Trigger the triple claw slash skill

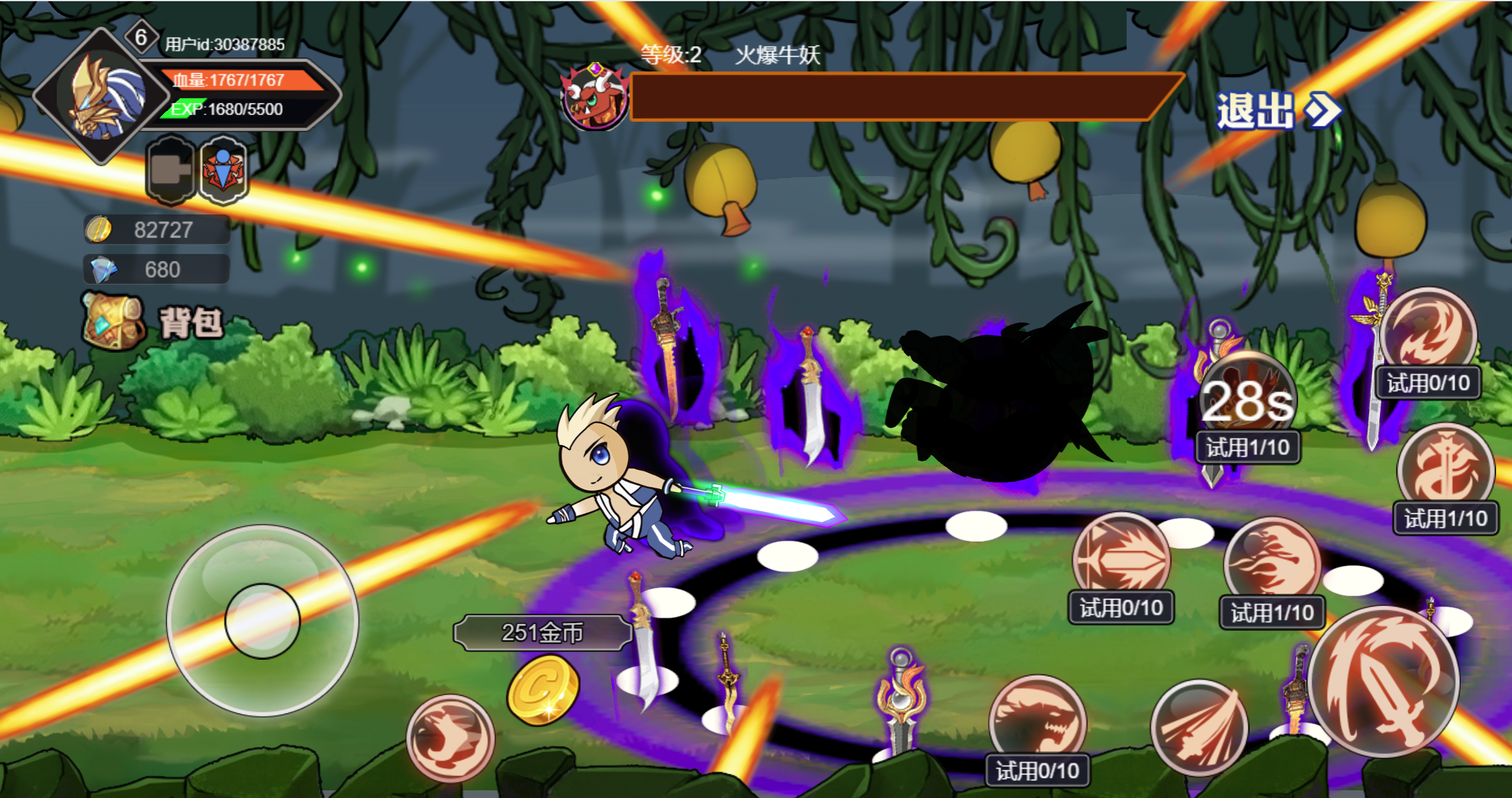click(1199, 728)
